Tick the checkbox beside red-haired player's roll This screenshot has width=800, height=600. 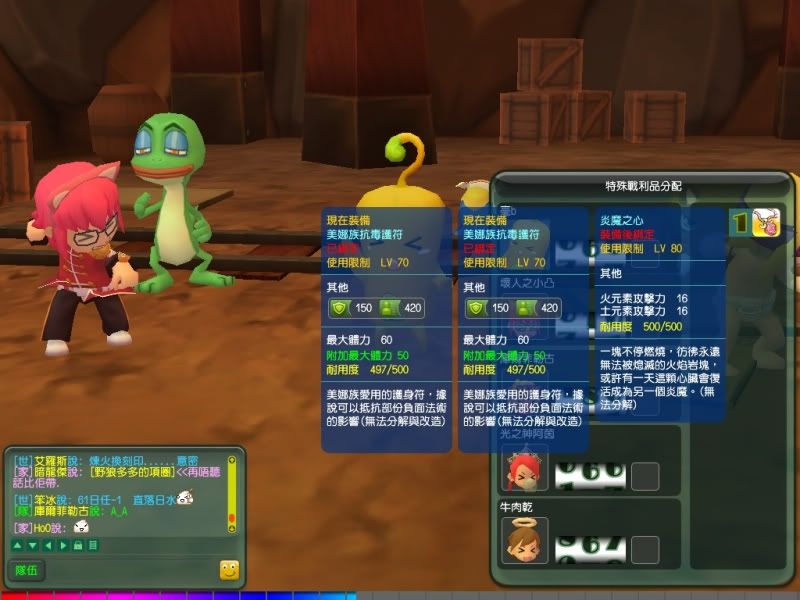[x=645, y=476]
